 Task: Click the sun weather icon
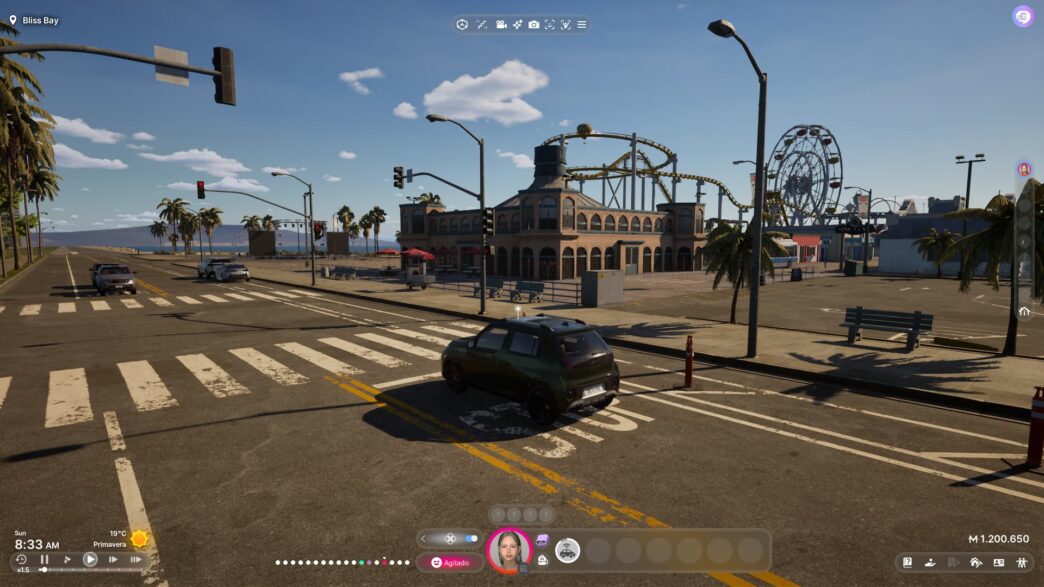point(139,539)
